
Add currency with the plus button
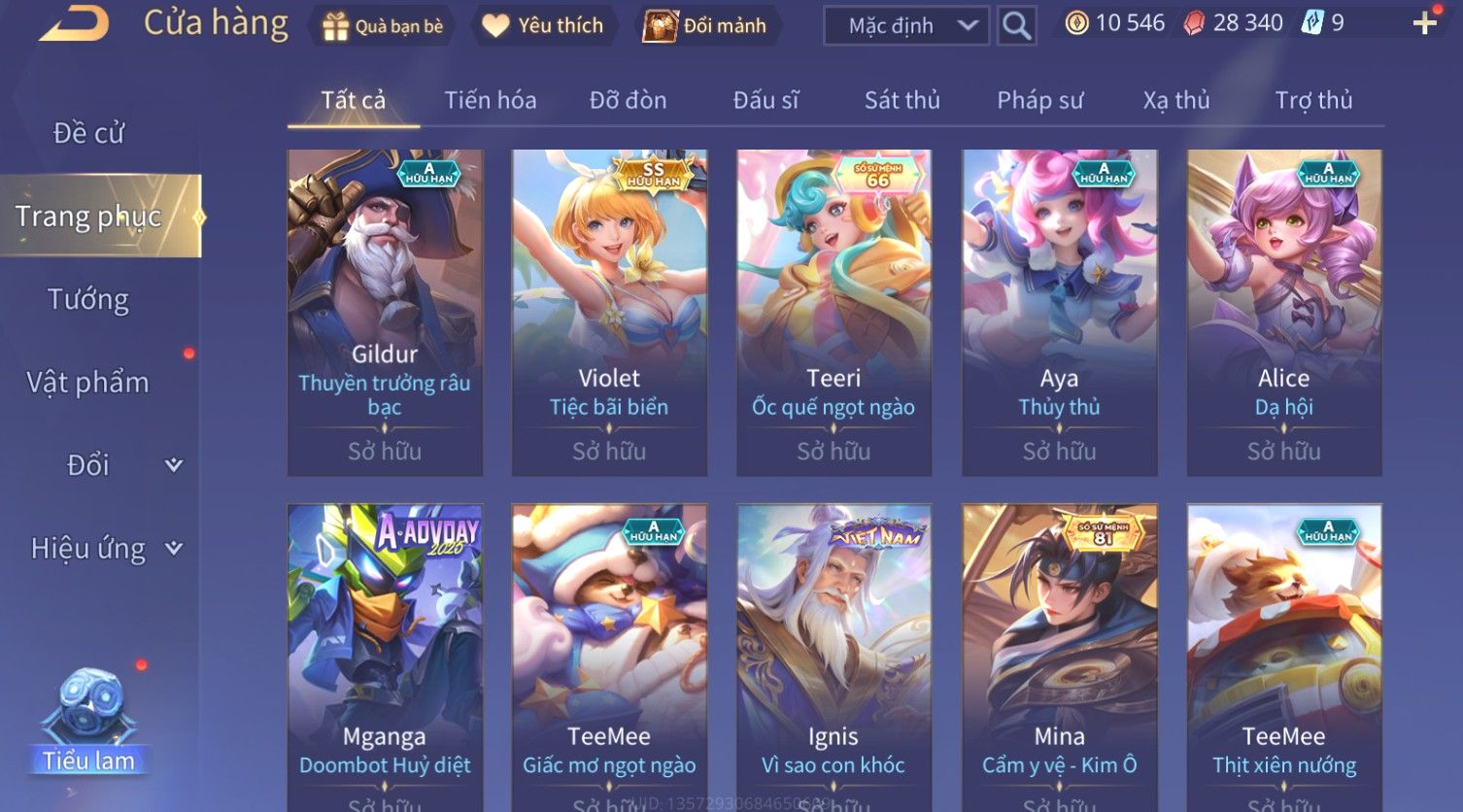[1424, 23]
